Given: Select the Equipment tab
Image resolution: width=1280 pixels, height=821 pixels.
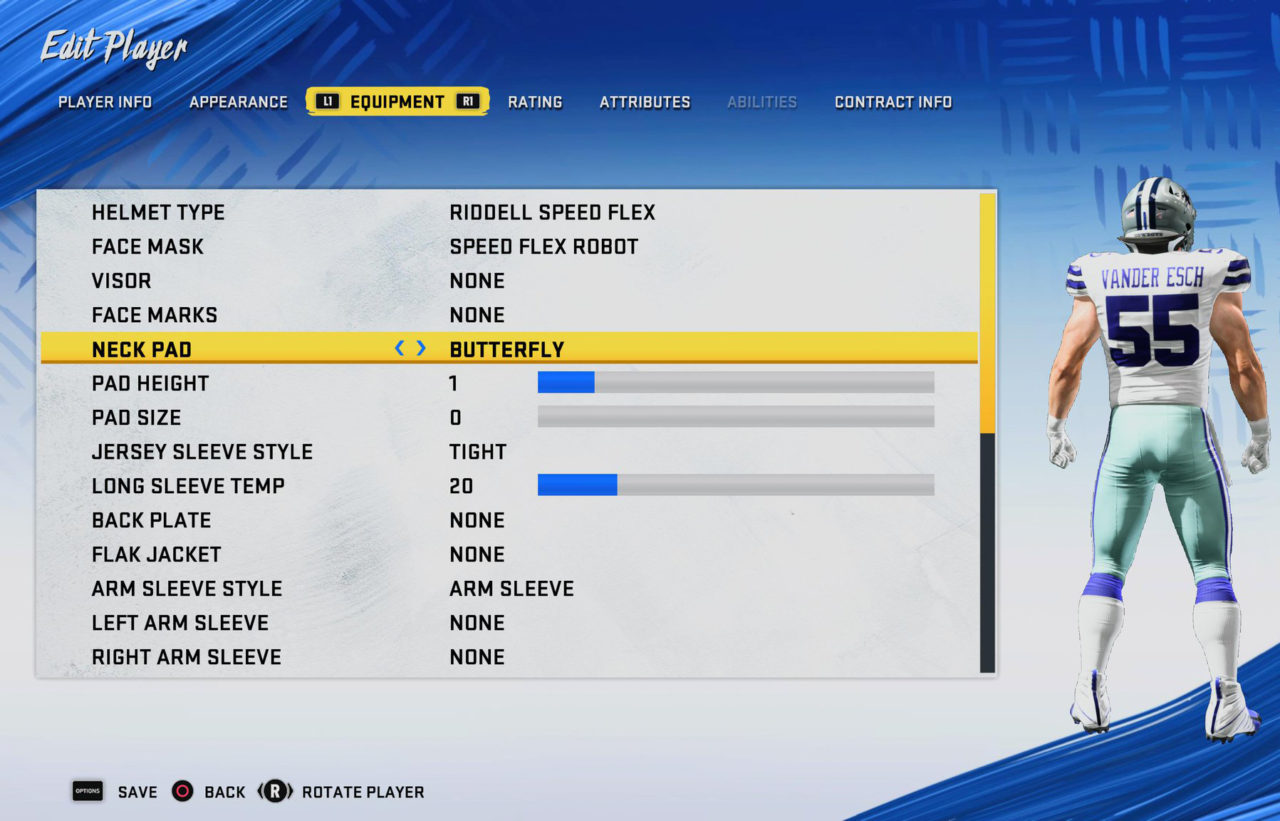Looking at the screenshot, I should click(397, 102).
